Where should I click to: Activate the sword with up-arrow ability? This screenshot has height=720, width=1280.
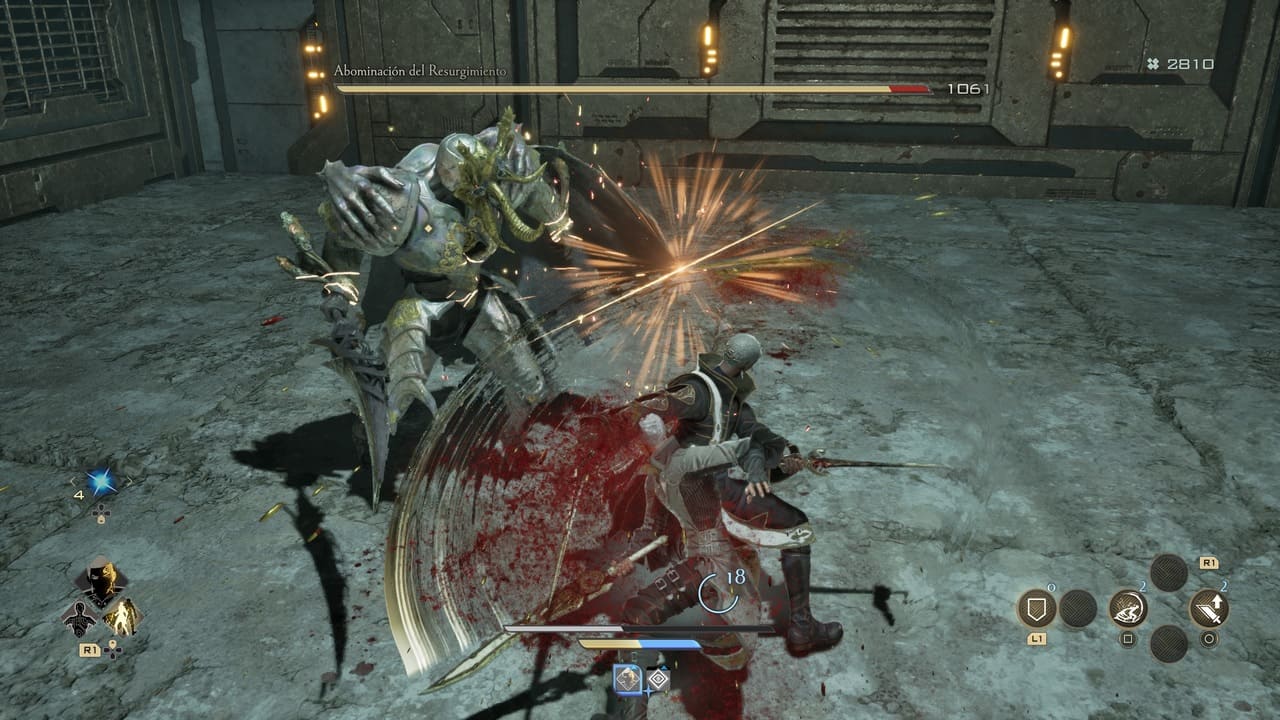tap(1209, 608)
